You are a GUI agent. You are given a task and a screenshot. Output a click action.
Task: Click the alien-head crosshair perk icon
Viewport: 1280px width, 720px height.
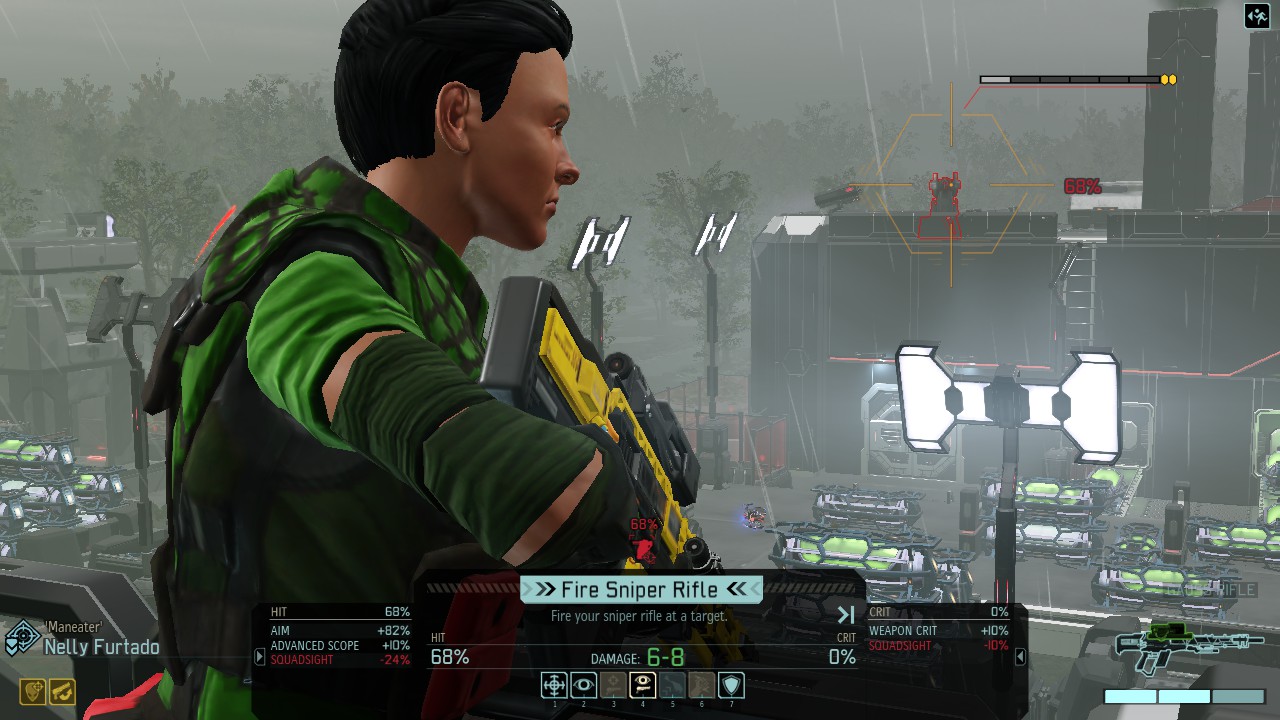click(x=33, y=691)
